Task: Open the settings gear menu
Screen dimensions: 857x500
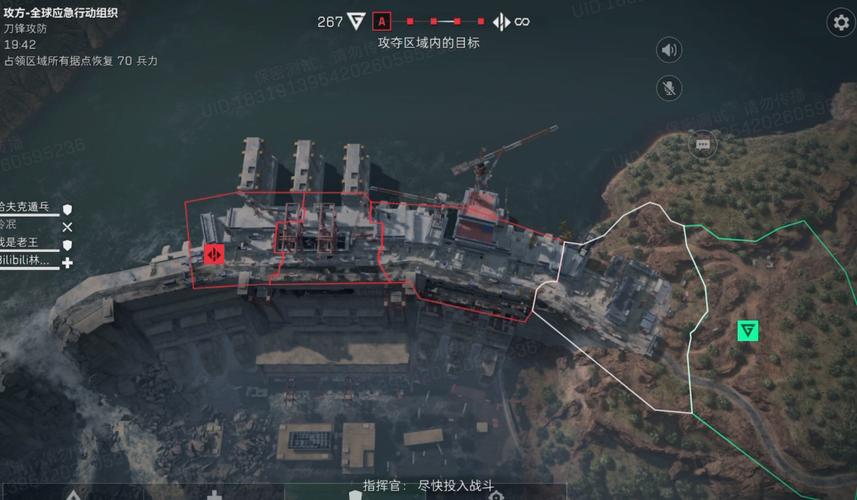Action: [840, 22]
